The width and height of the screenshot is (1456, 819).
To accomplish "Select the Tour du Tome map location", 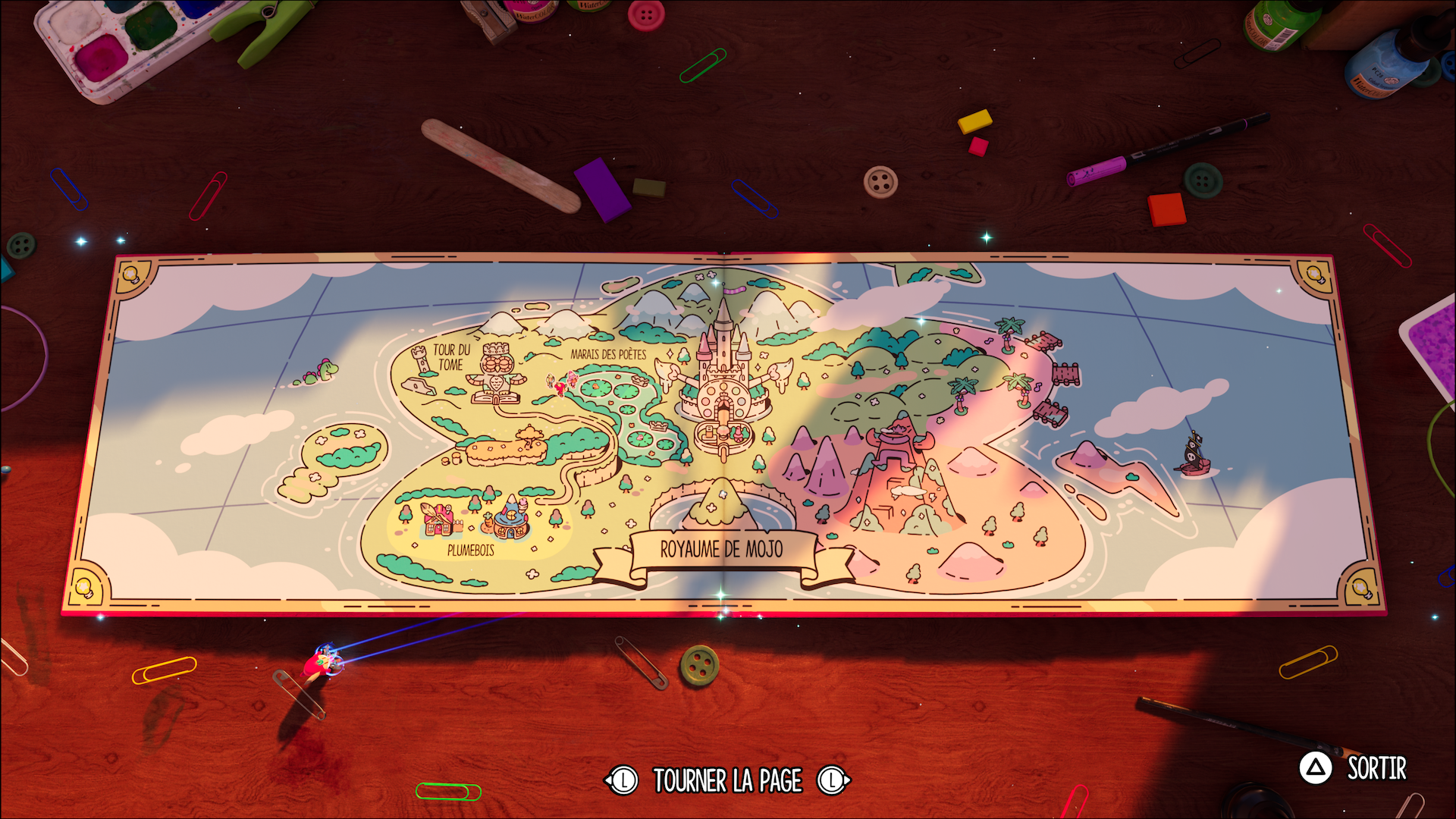I will (452, 357).
